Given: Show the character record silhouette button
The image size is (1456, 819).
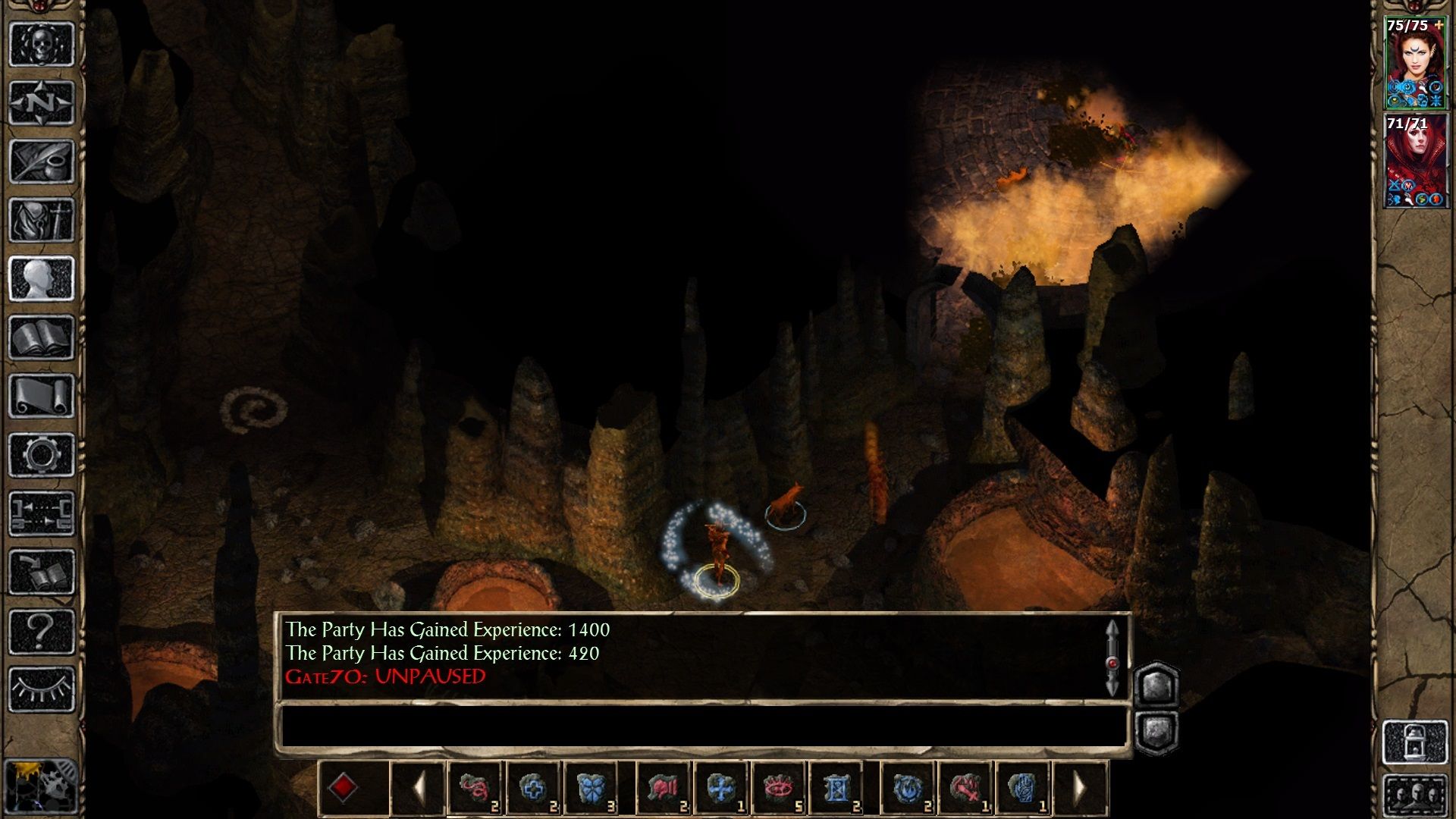Looking at the screenshot, I should point(42,278).
